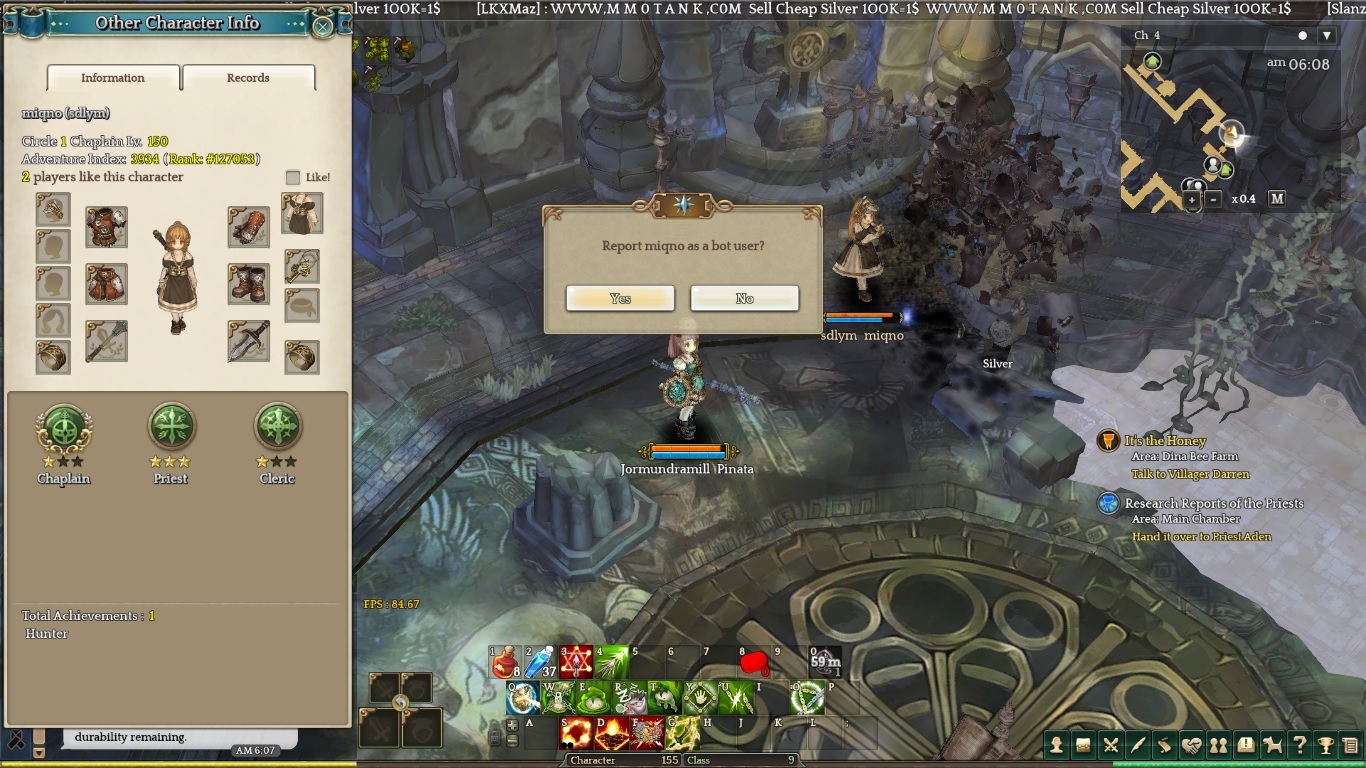Use the red health potion in slot 1
Screen dimensions: 1366x768
click(x=506, y=662)
